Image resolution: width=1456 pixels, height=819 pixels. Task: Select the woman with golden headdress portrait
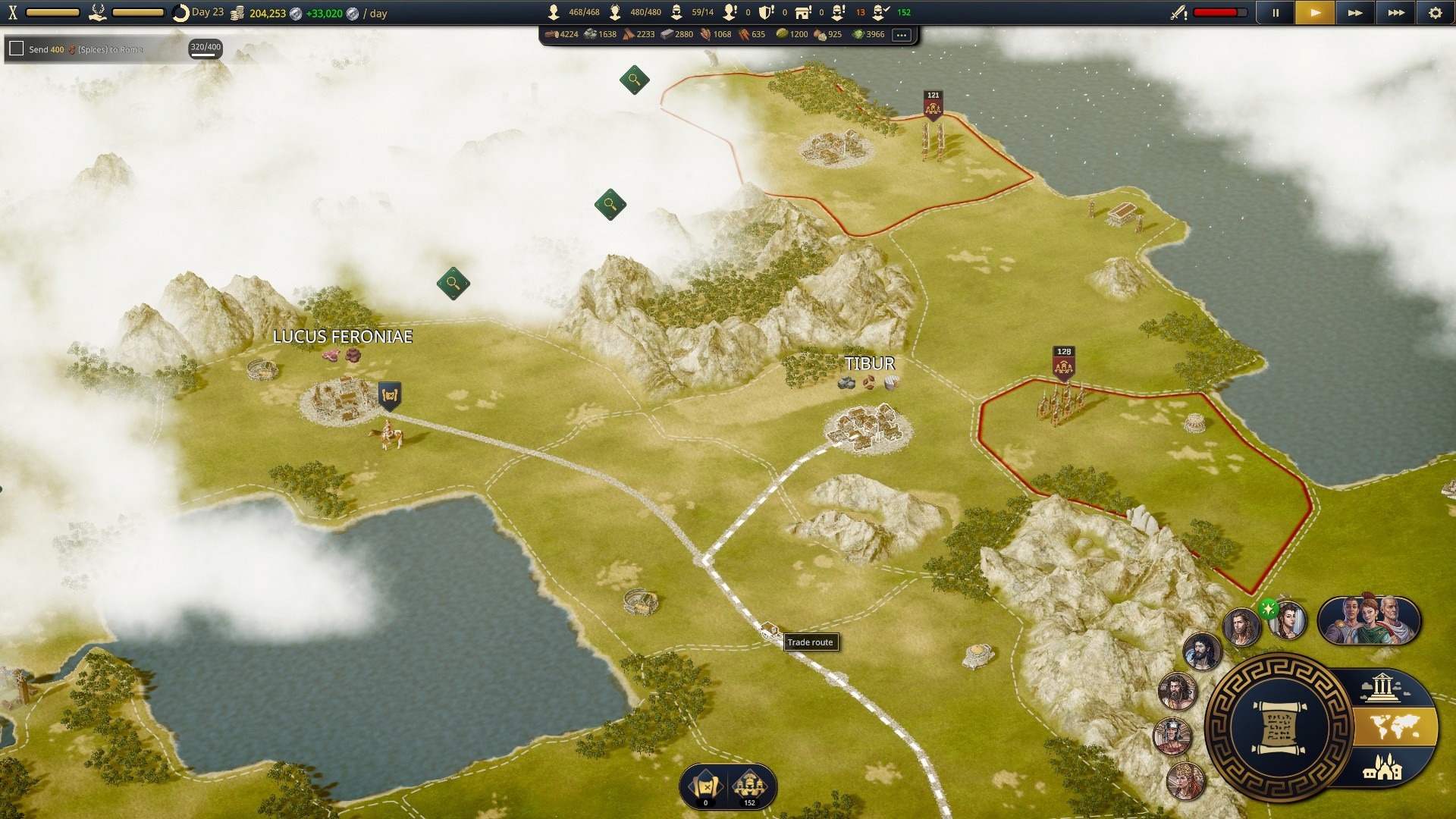coord(1185,781)
